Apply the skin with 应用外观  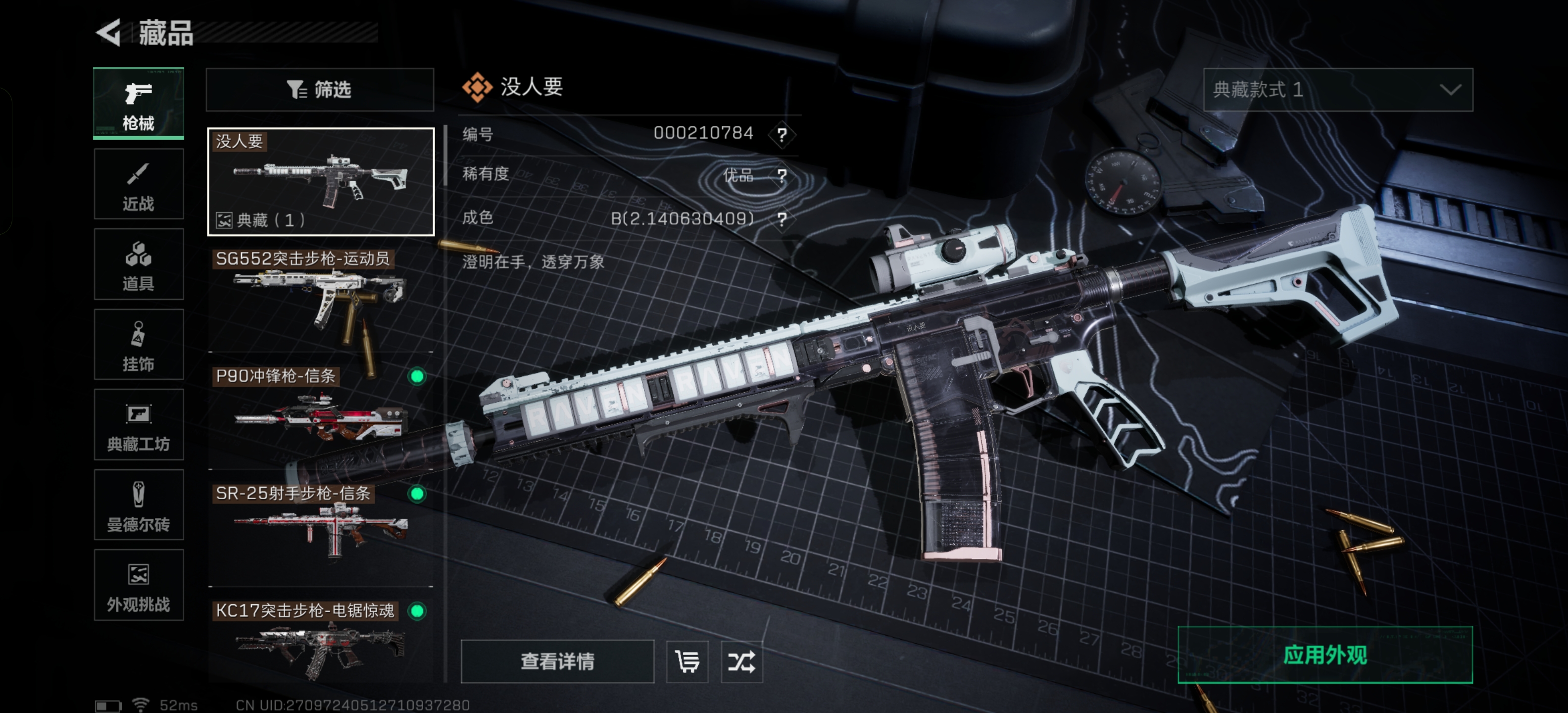pyautogui.click(x=1324, y=655)
